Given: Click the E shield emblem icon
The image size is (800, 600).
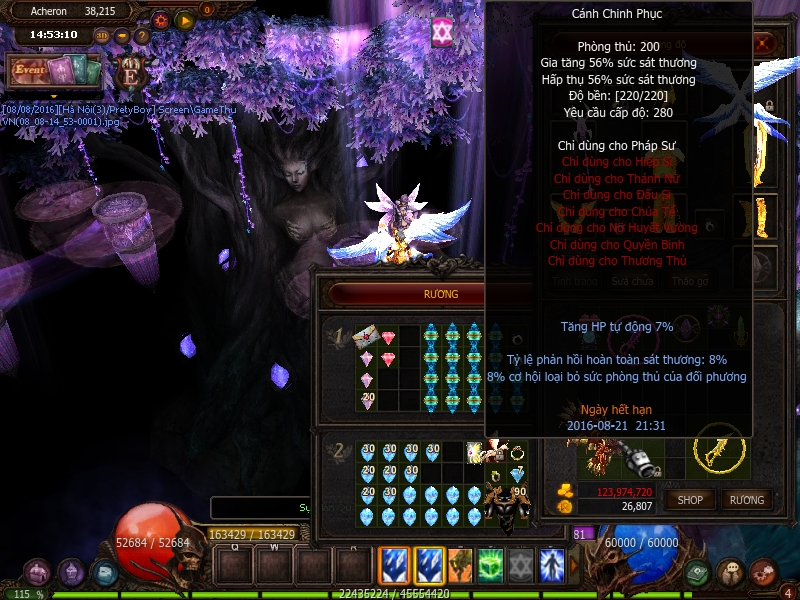Looking at the screenshot, I should 132,73.
